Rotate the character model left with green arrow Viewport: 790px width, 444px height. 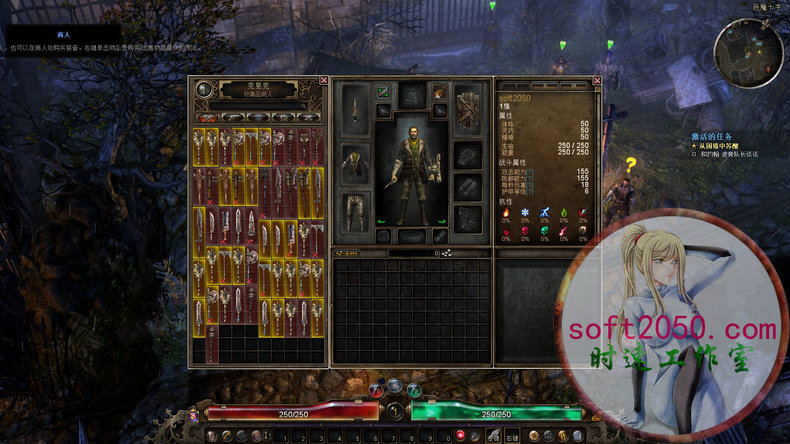pos(381,221)
